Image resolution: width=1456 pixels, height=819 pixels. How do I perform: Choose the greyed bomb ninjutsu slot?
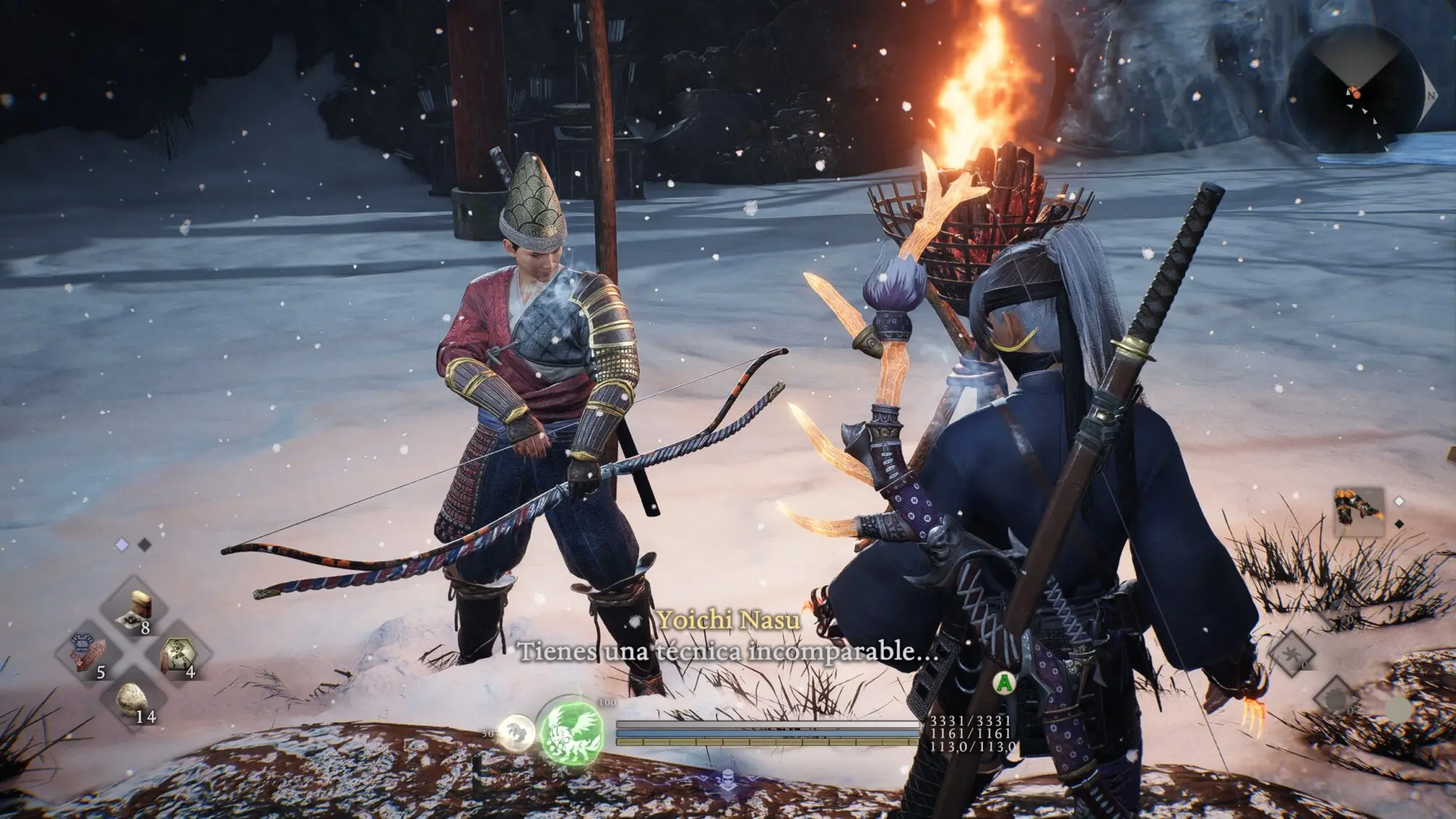click(1337, 697)
